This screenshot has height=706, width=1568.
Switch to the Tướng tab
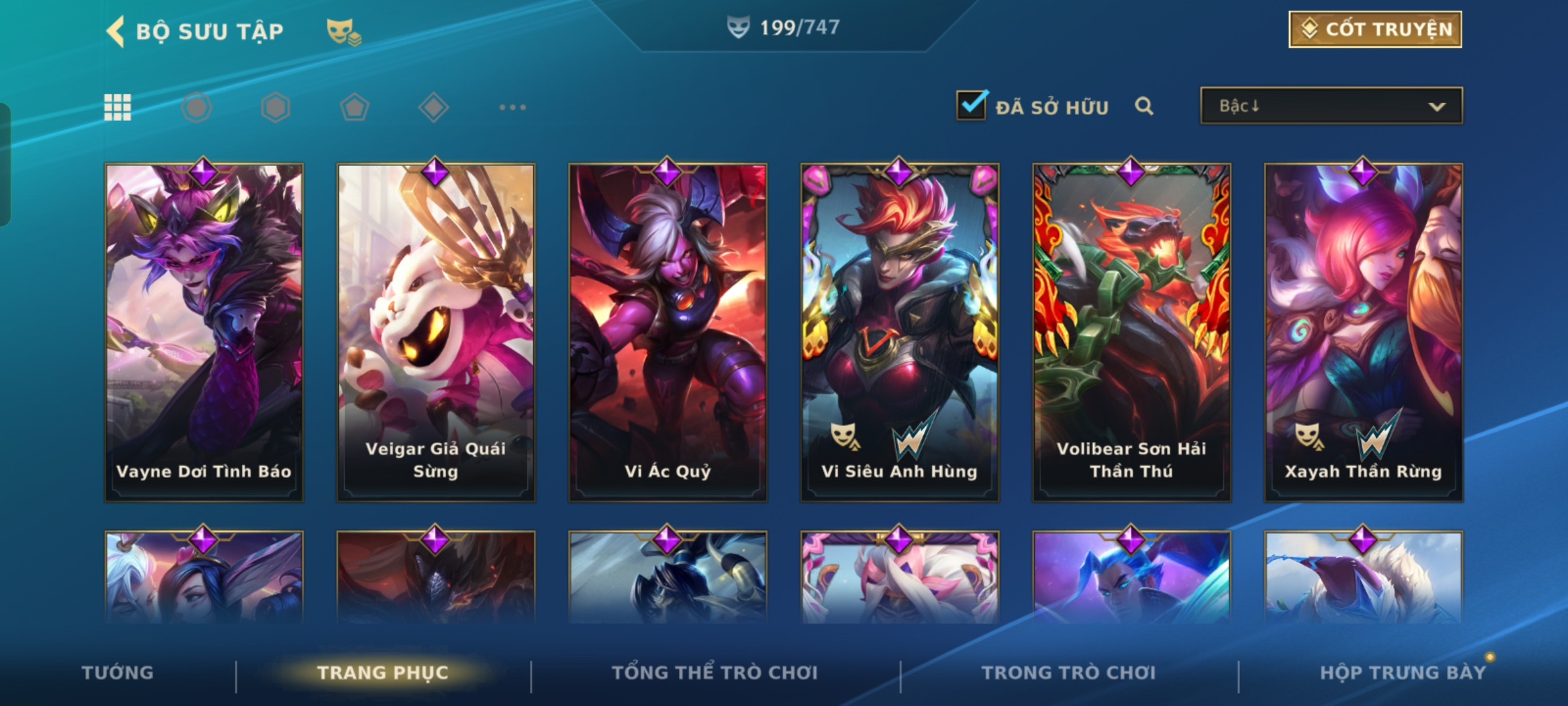pyautogui.click(x=118, y=673)
